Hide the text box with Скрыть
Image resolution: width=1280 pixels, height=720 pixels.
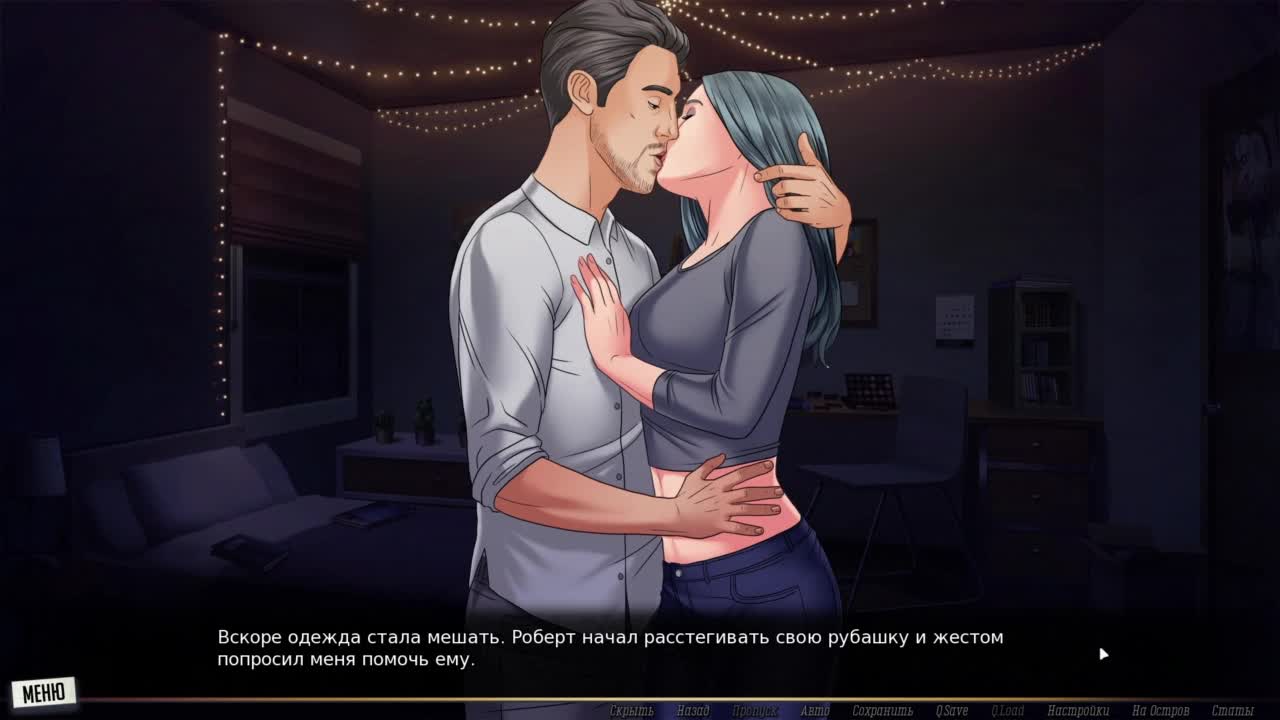(x=631, y=711)
